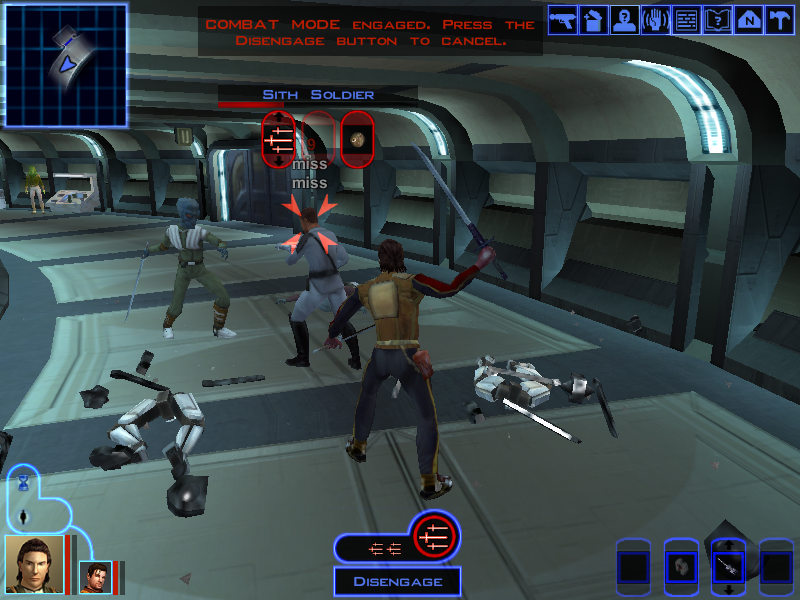Open the Journal book icon
This screenshot has width=800, height=600.
coord(717,20)
